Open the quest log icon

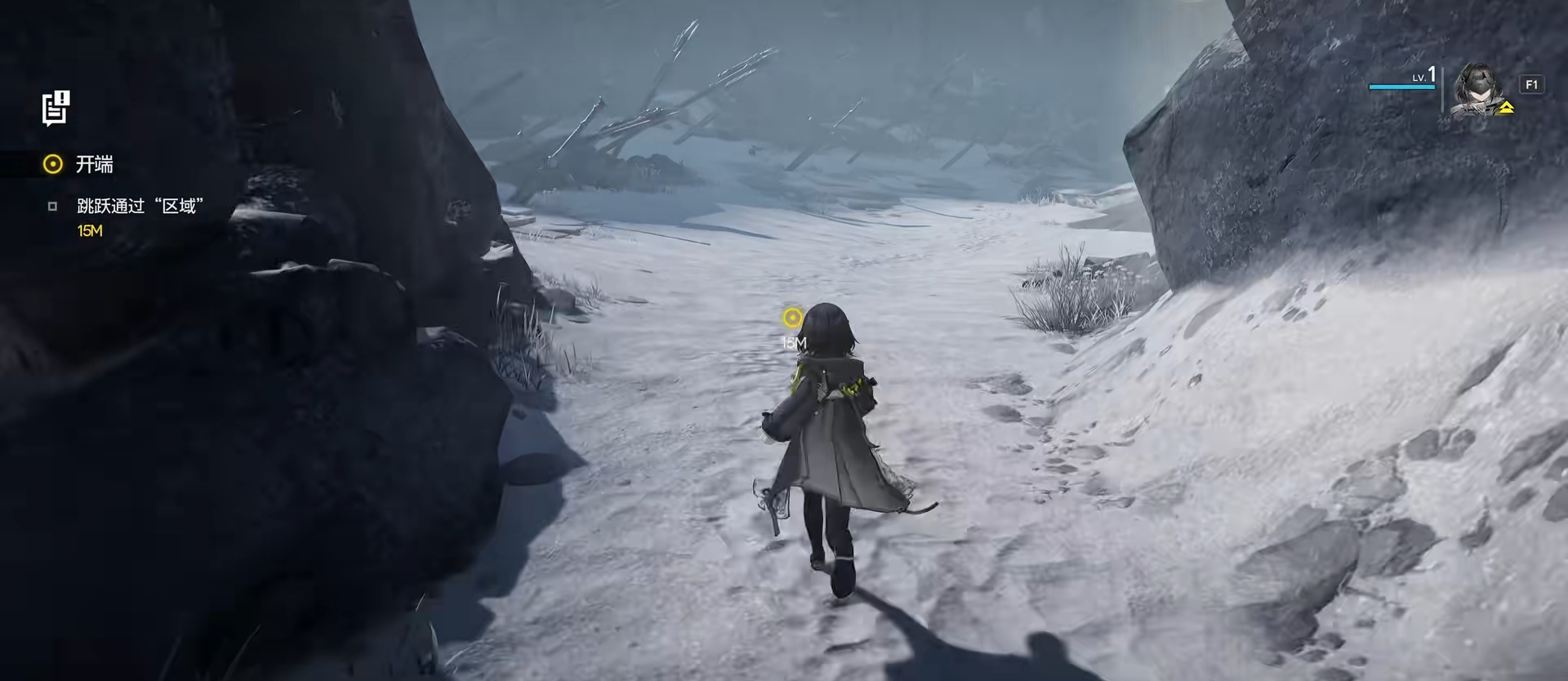tap(56, 109)
